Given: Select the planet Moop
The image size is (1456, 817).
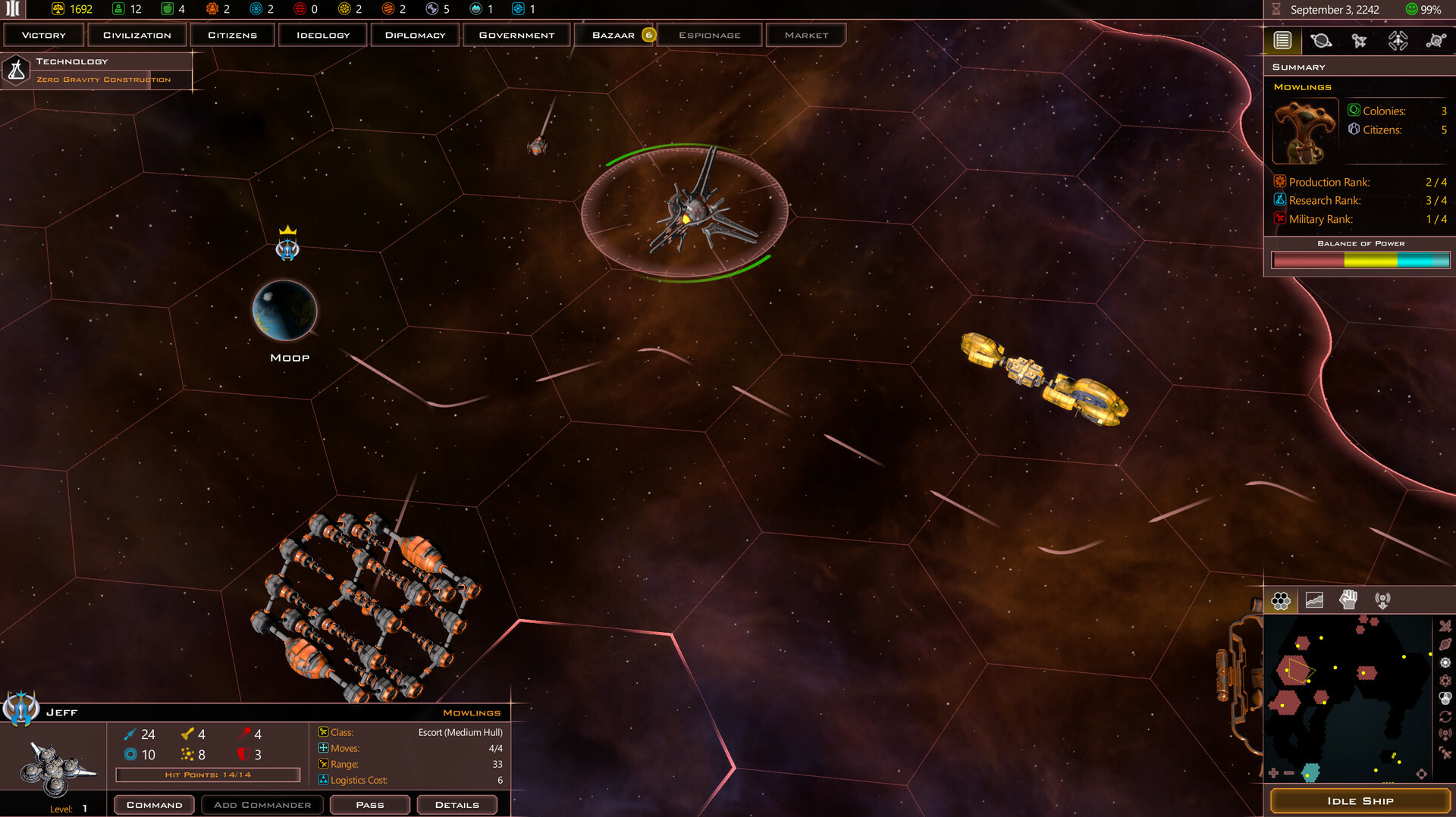Looking at the screenshot, I should [x=284, y=311].
